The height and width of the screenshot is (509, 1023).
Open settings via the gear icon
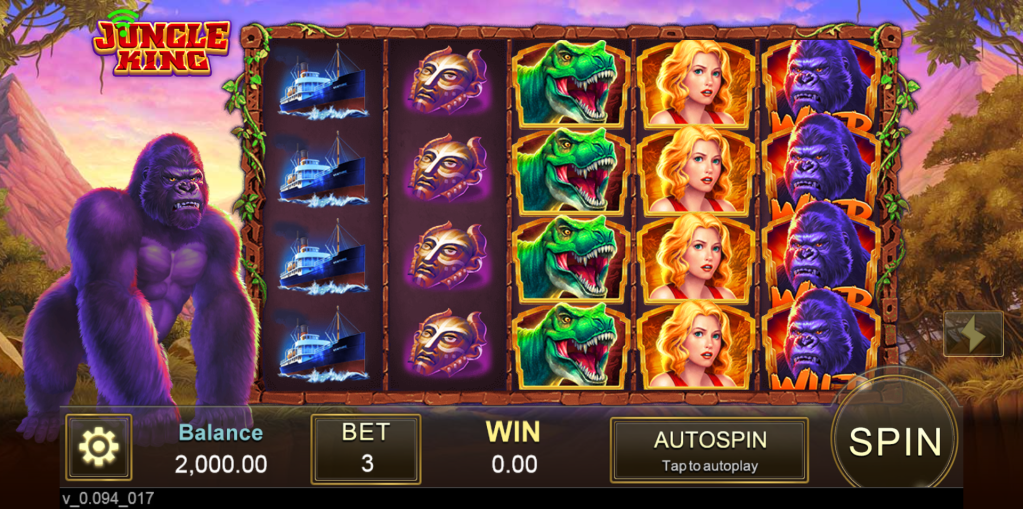(98, 447)
